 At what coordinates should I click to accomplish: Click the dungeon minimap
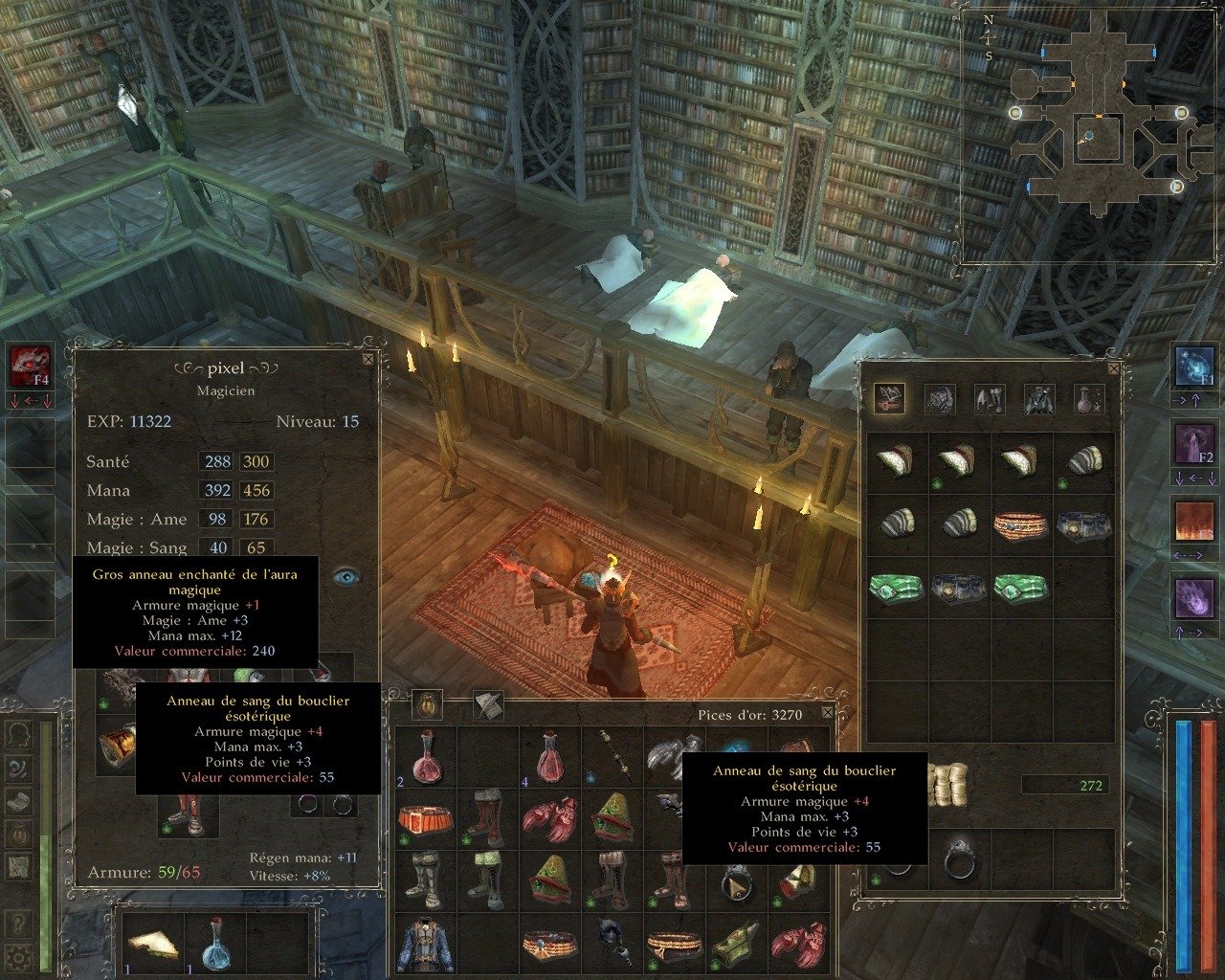pos(1091,134)
